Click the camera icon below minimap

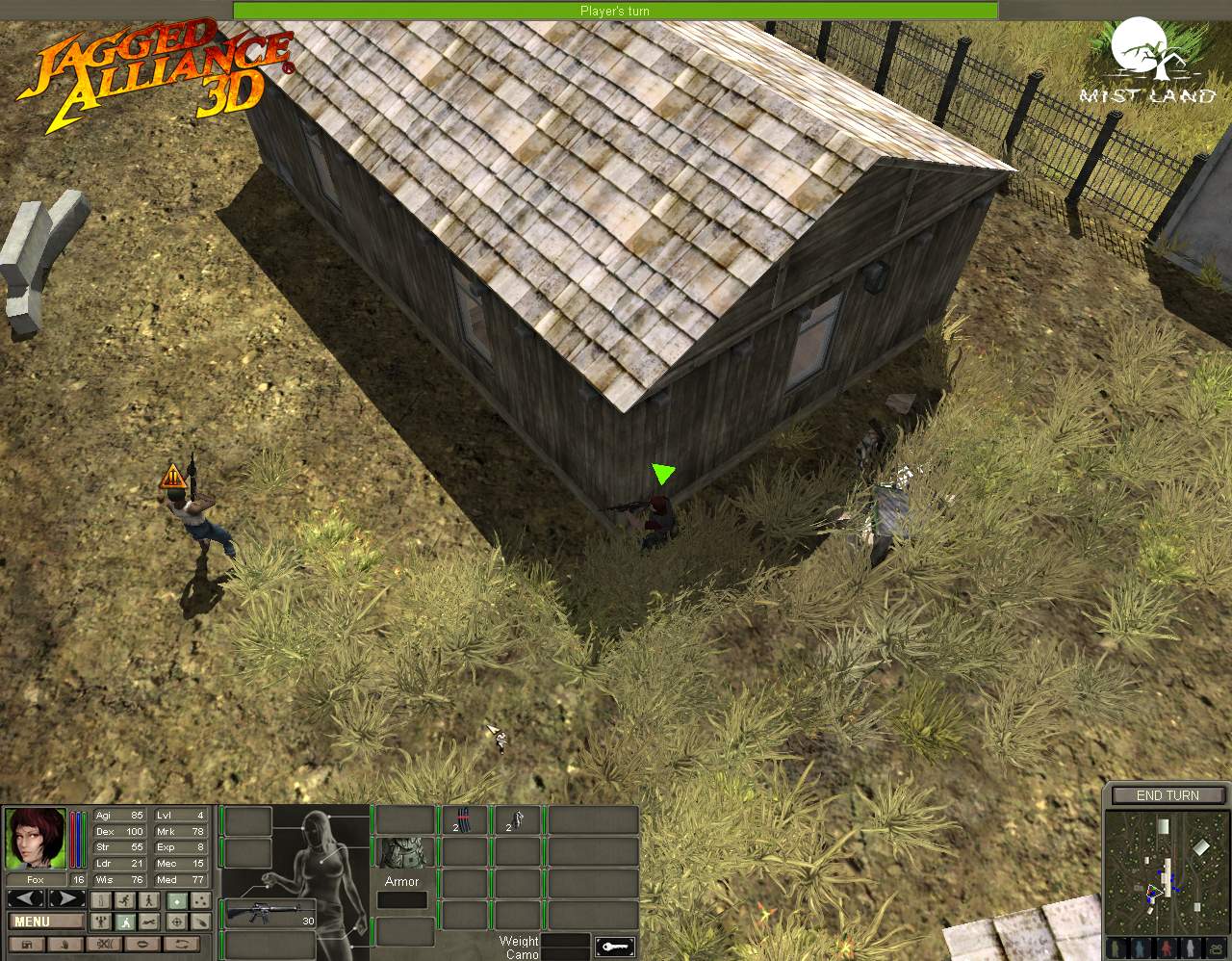click(1216, 948)
